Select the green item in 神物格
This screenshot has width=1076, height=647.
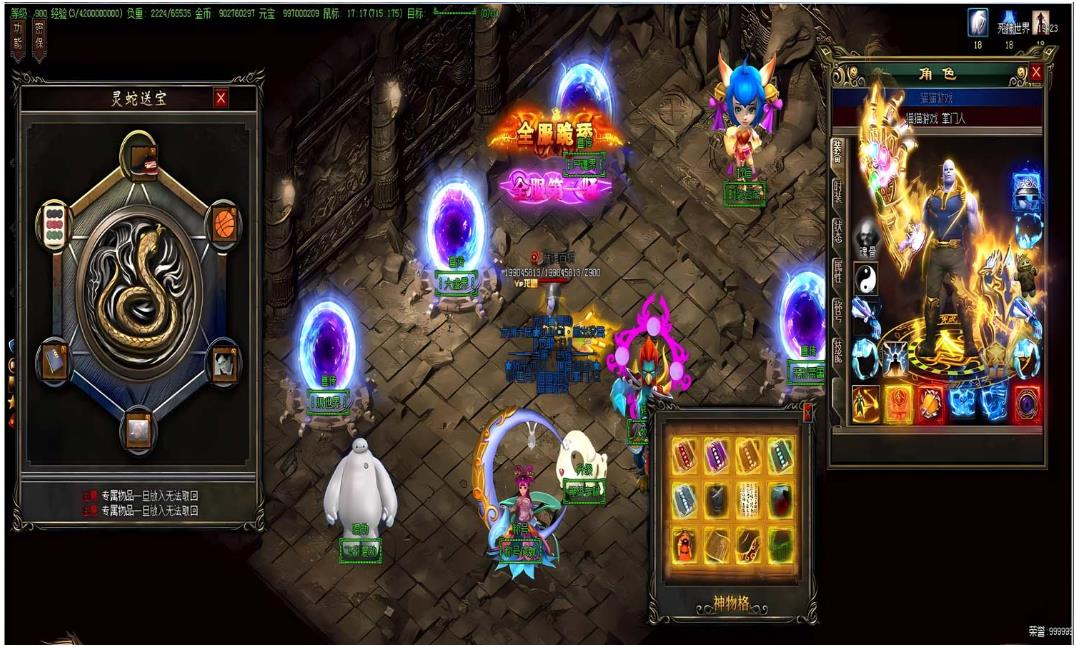781,543
